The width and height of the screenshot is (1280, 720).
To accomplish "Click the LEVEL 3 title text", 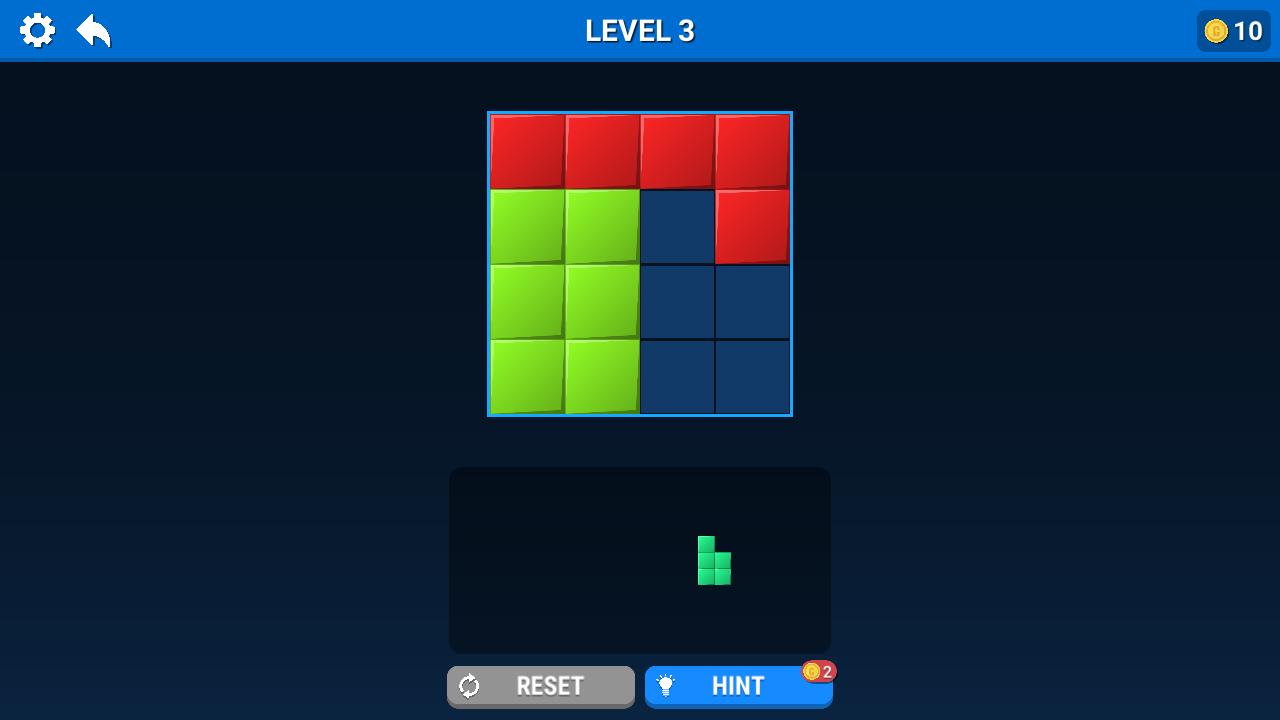I will tap(639, 31).
